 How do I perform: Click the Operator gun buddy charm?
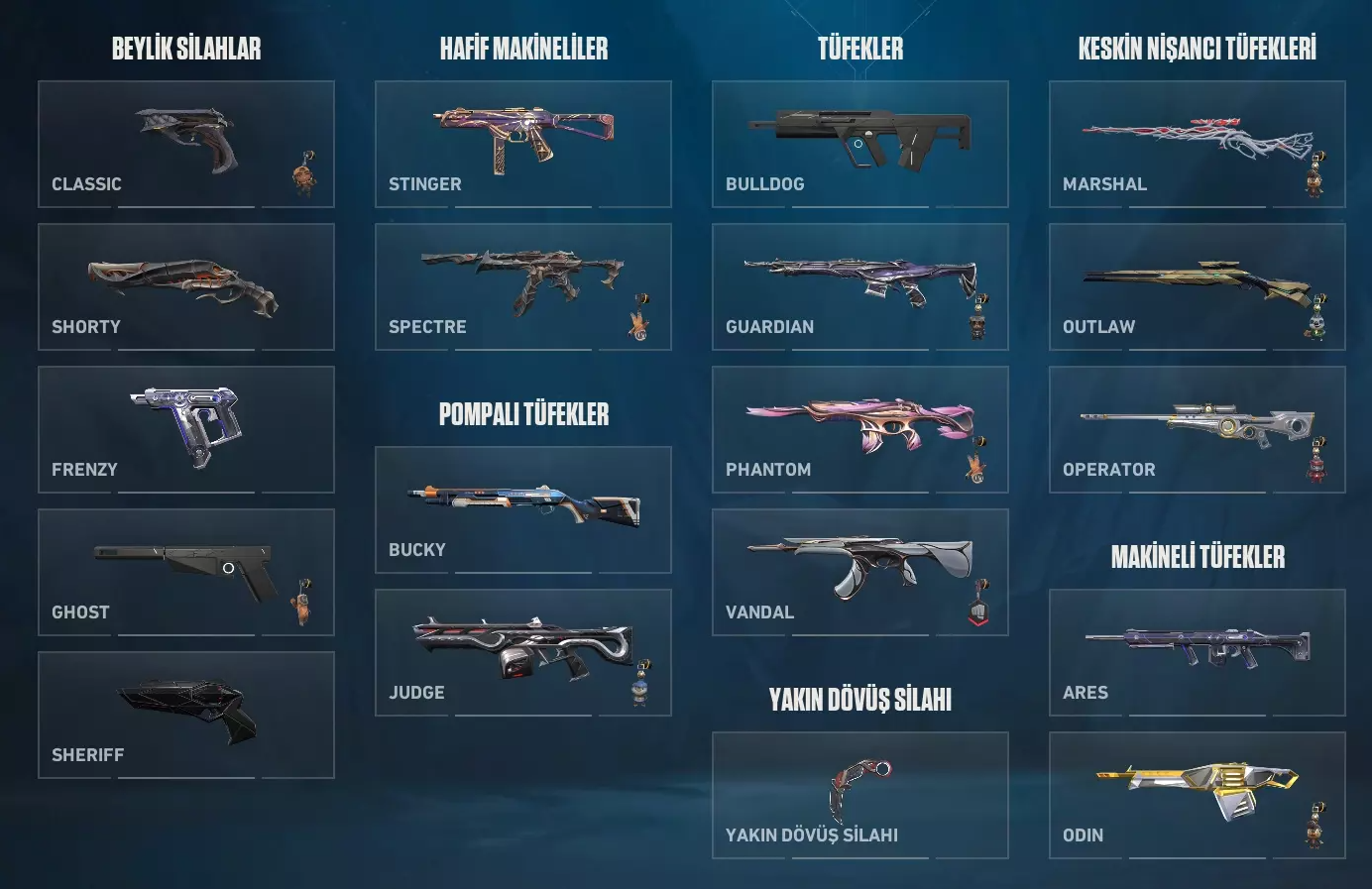[1315, 459]
